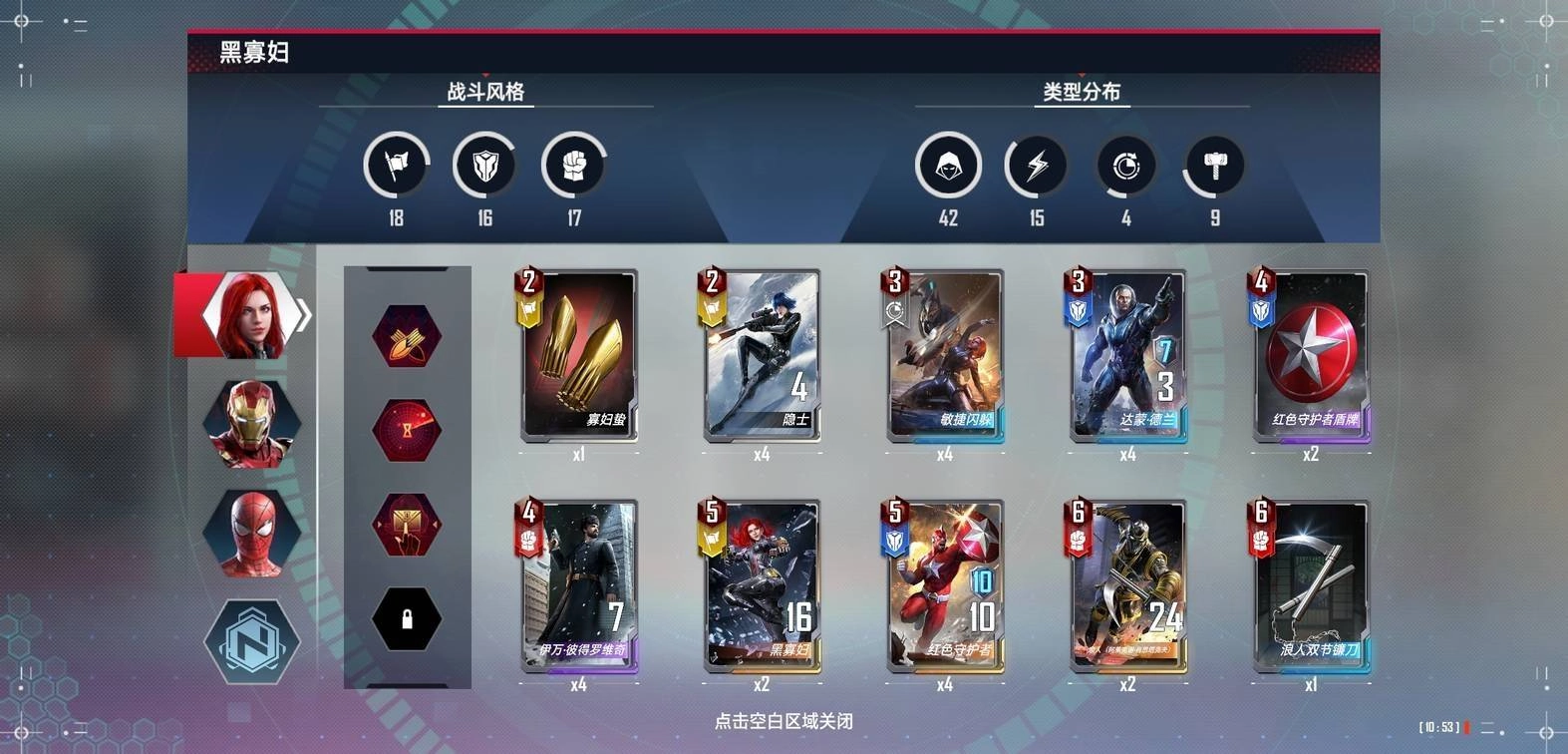The width and height of the screenshot is (1568, 754).
Task: Toggle the golden bullets filter hexagon
Action: 407,338
